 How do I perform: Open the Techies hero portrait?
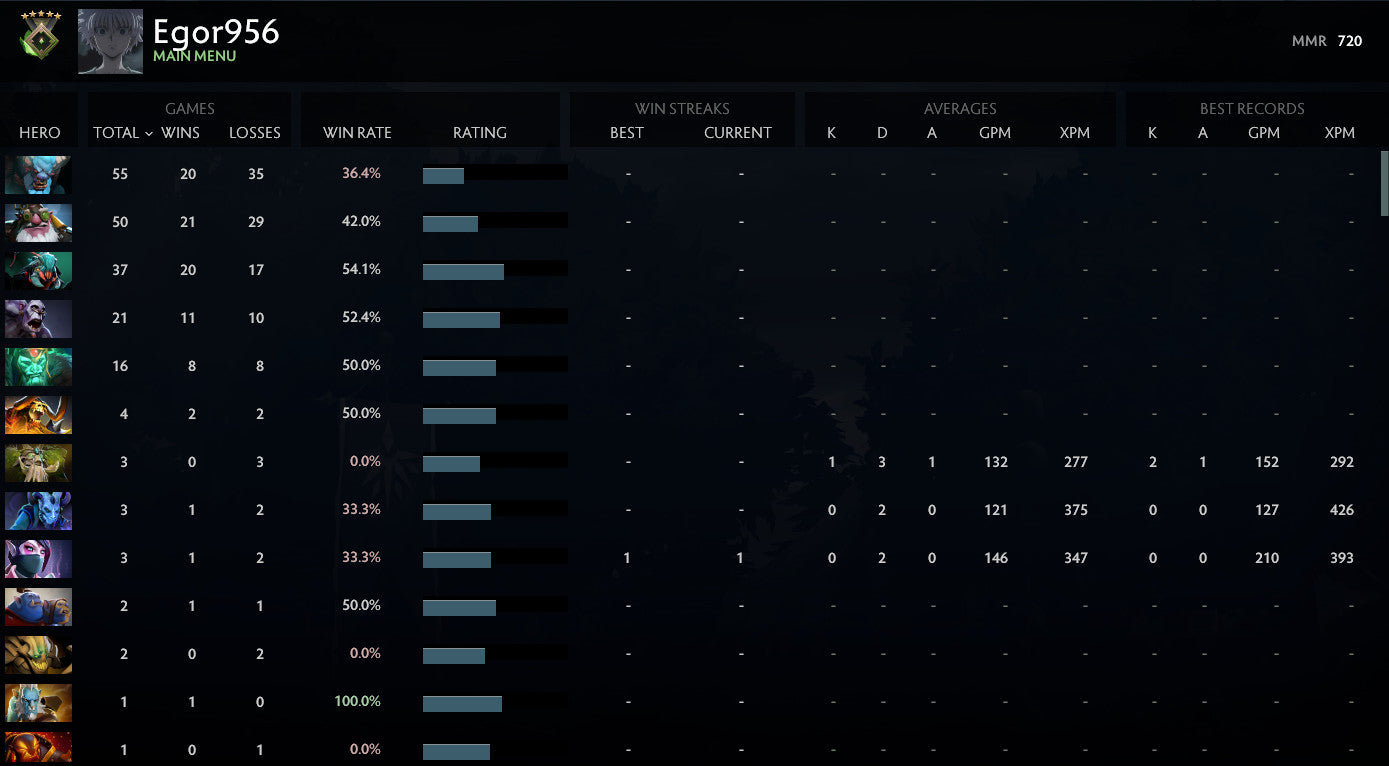pyautogui.click(x=38, y=222)
